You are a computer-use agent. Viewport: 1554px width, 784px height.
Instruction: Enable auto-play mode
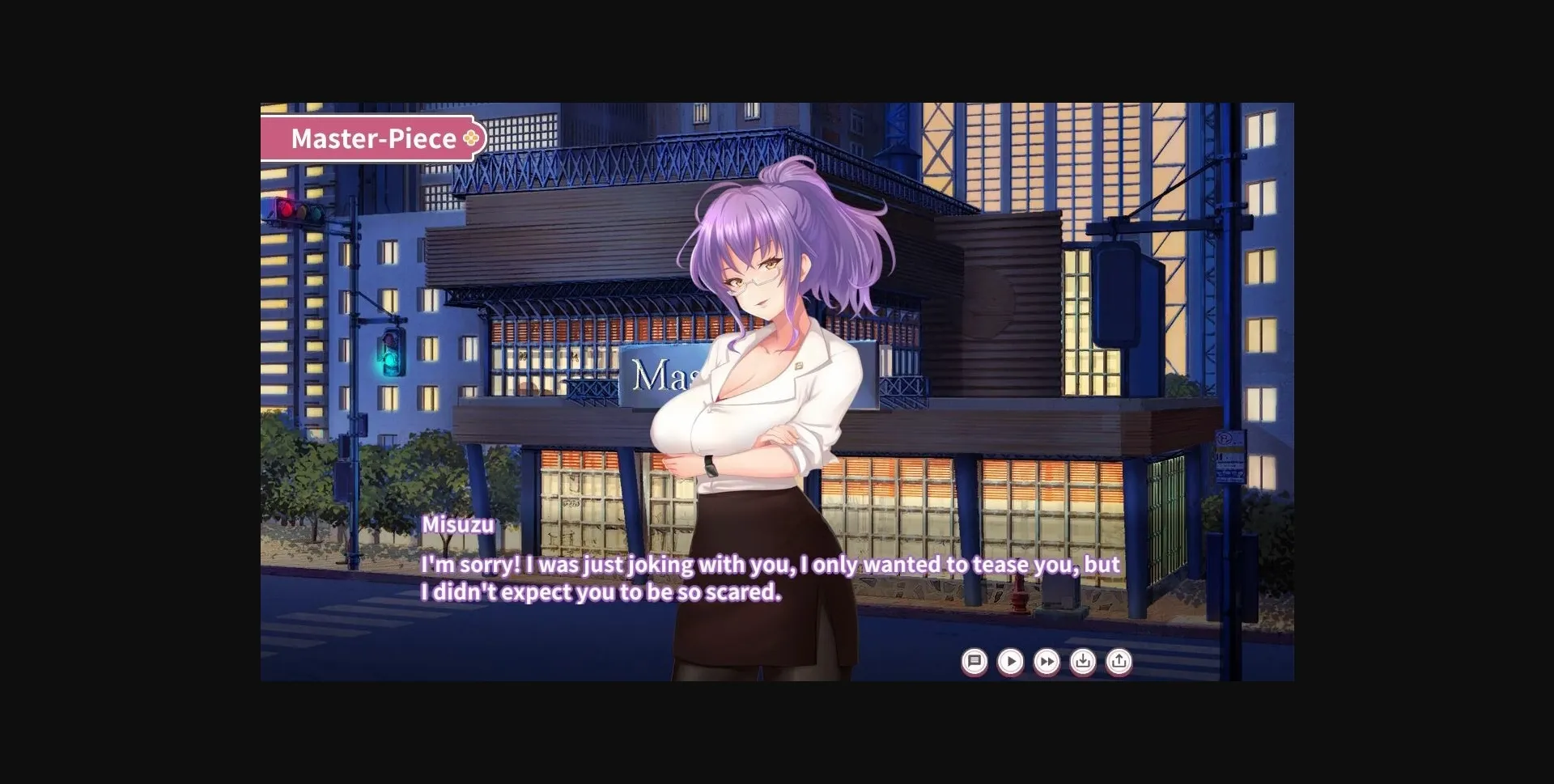(1011, 662)
